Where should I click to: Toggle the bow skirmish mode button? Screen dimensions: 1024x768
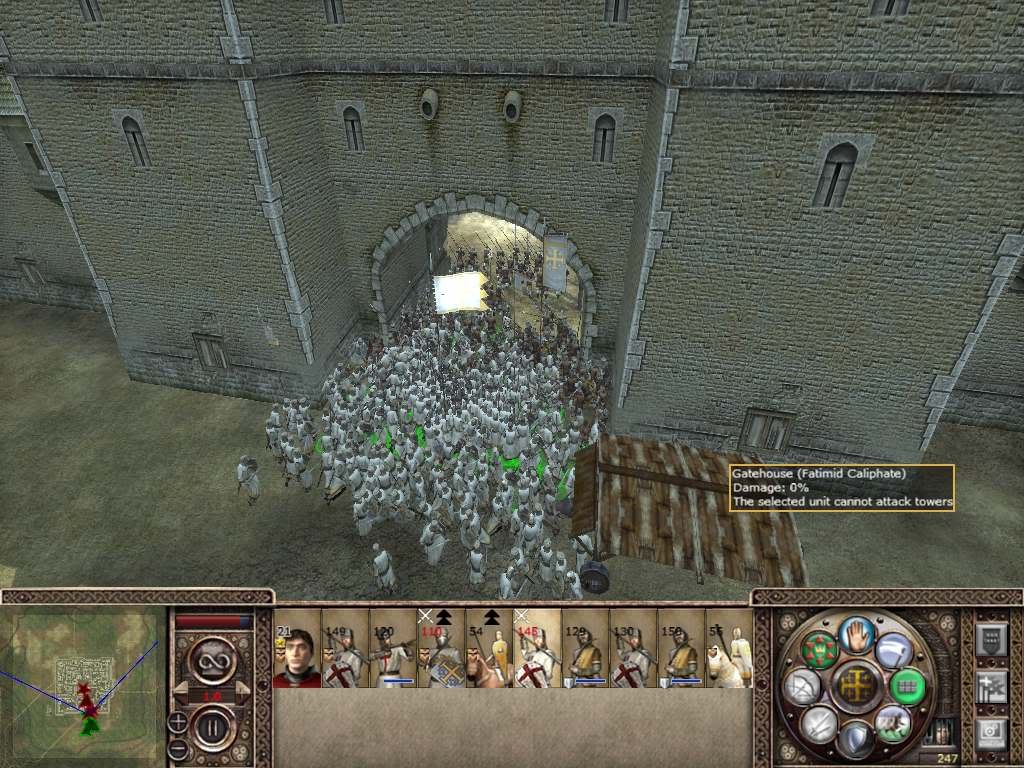(803, 686)
